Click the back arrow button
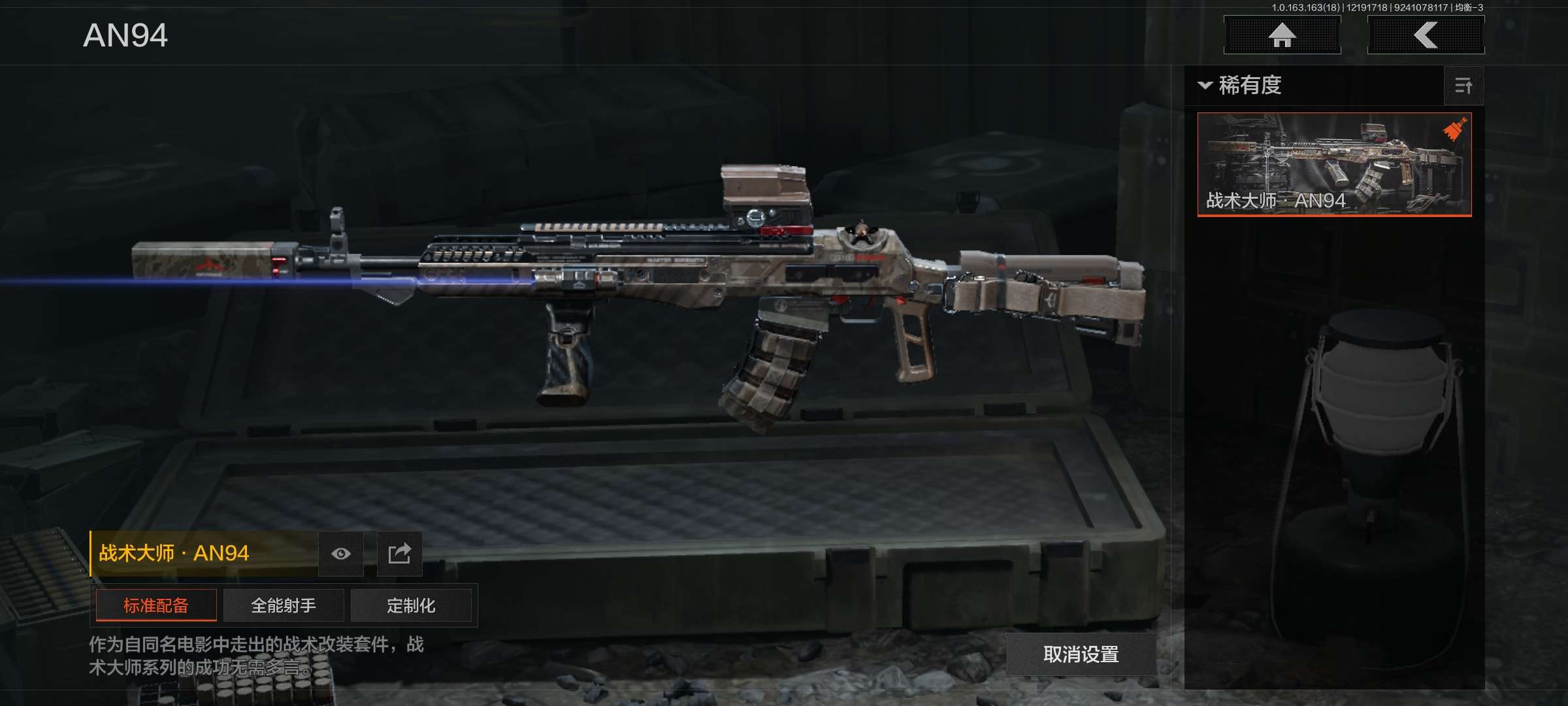Screen dimensions: 1568x706 click(x=1426, y=35)
